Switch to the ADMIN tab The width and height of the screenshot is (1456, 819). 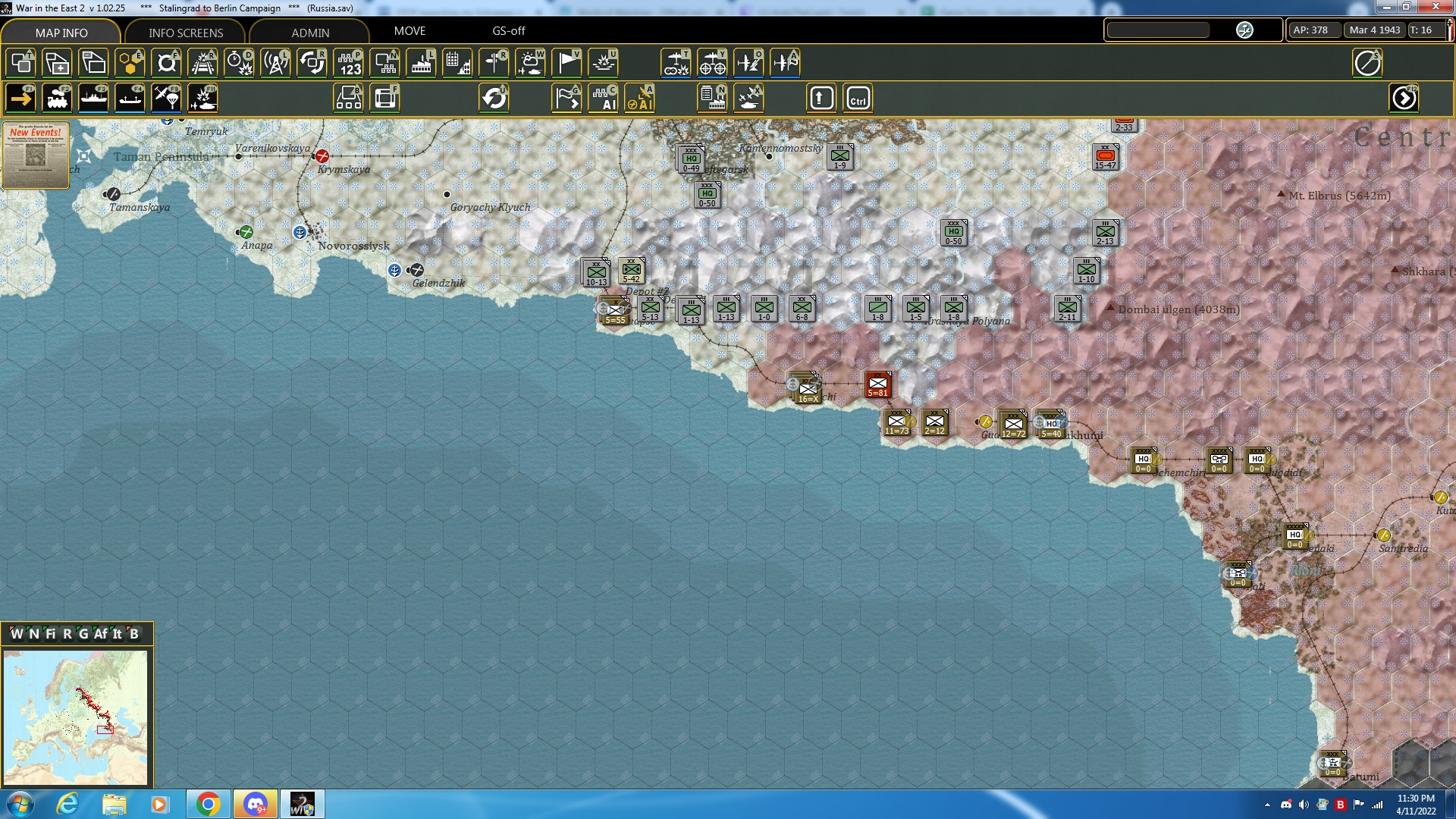[312, 33]
